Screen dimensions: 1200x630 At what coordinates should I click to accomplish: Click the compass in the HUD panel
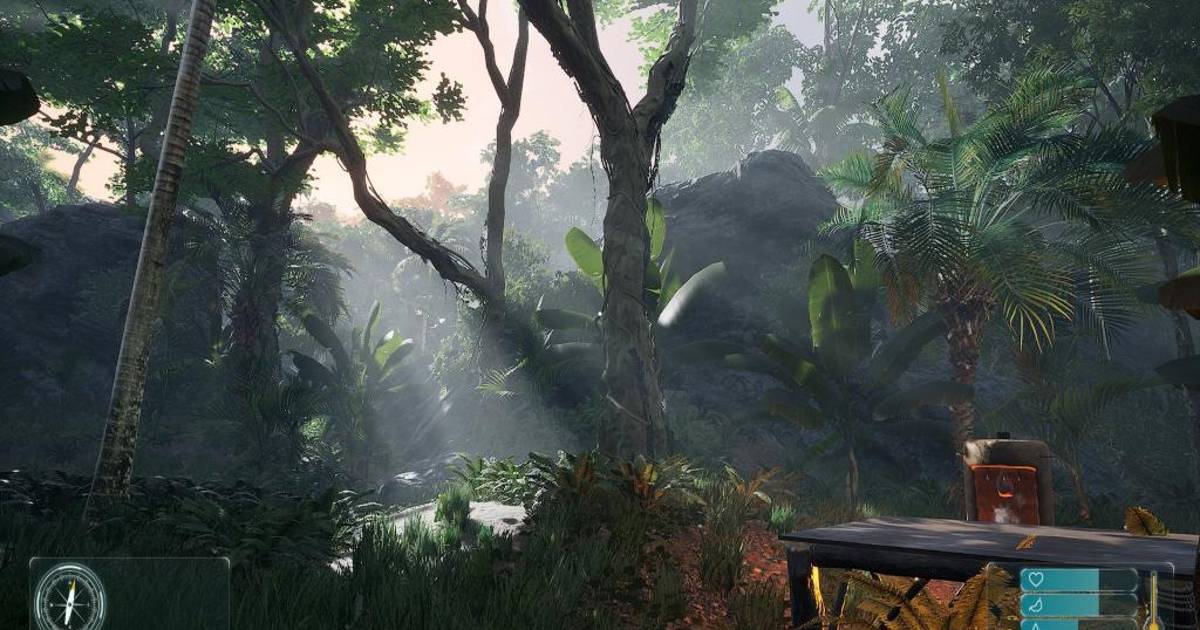(70, 598)
